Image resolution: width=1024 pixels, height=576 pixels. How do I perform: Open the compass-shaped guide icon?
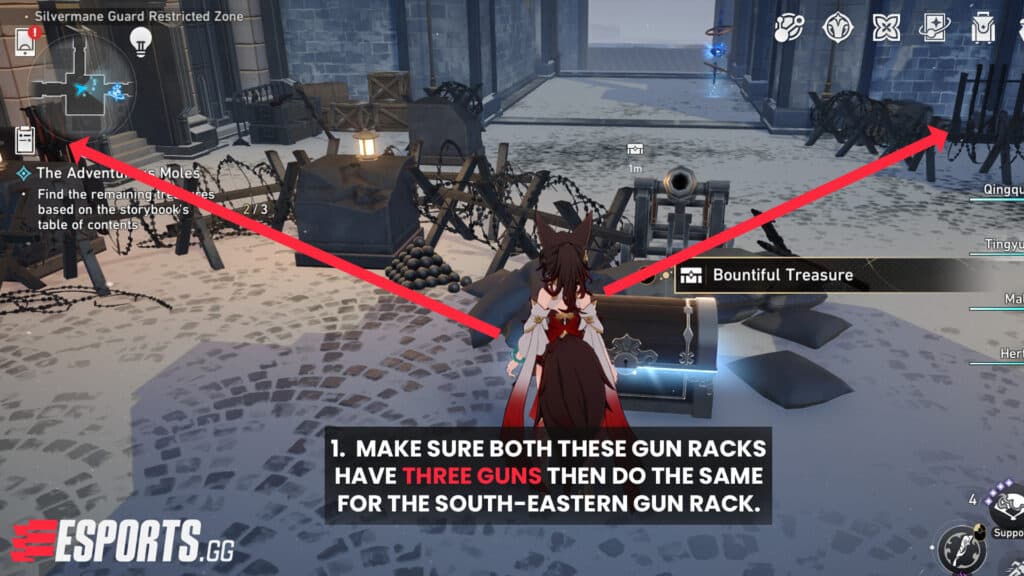pyautogui.click(x=837, y=28)
